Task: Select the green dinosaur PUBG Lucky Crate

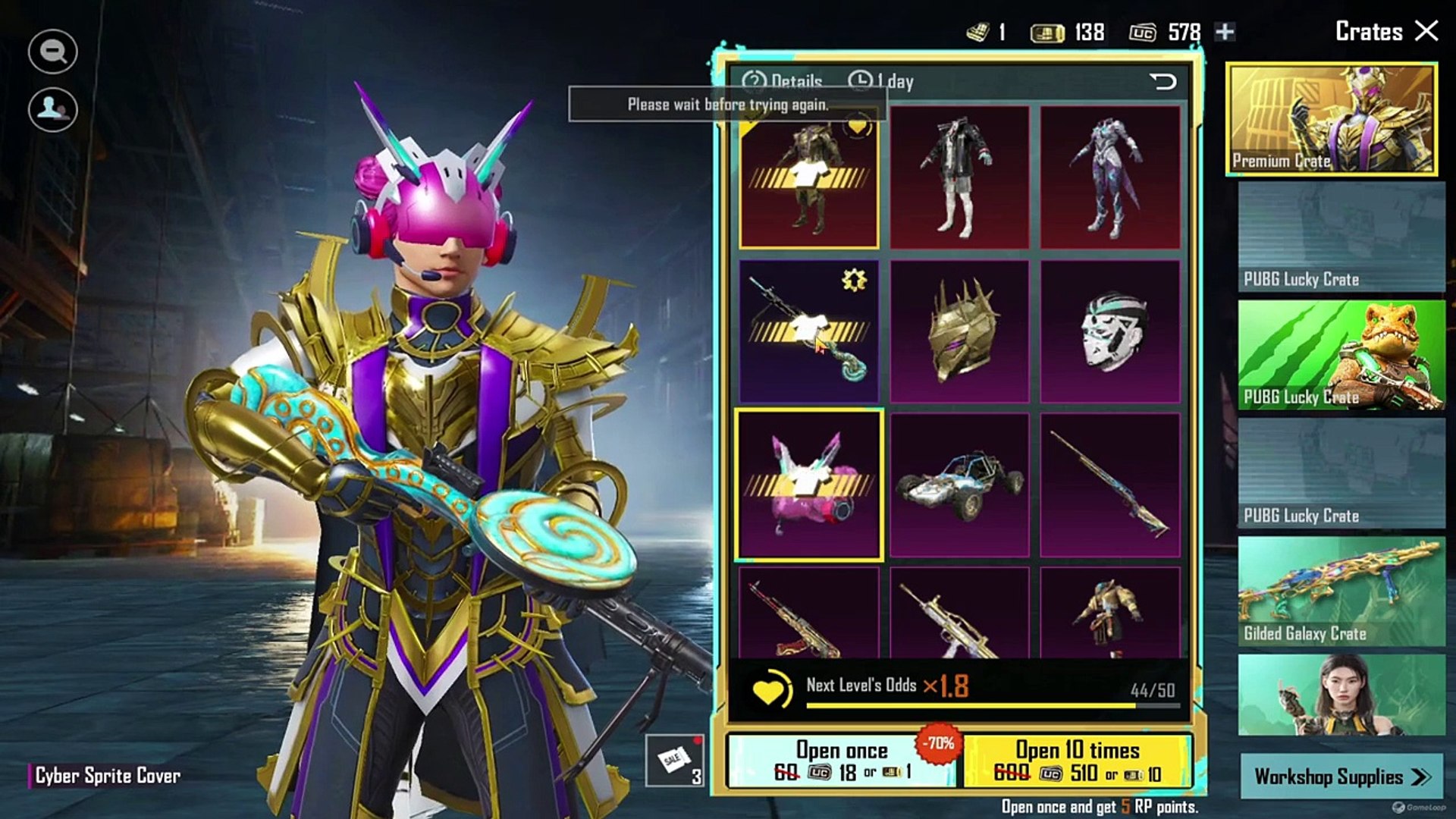Action: point(1341,355)
